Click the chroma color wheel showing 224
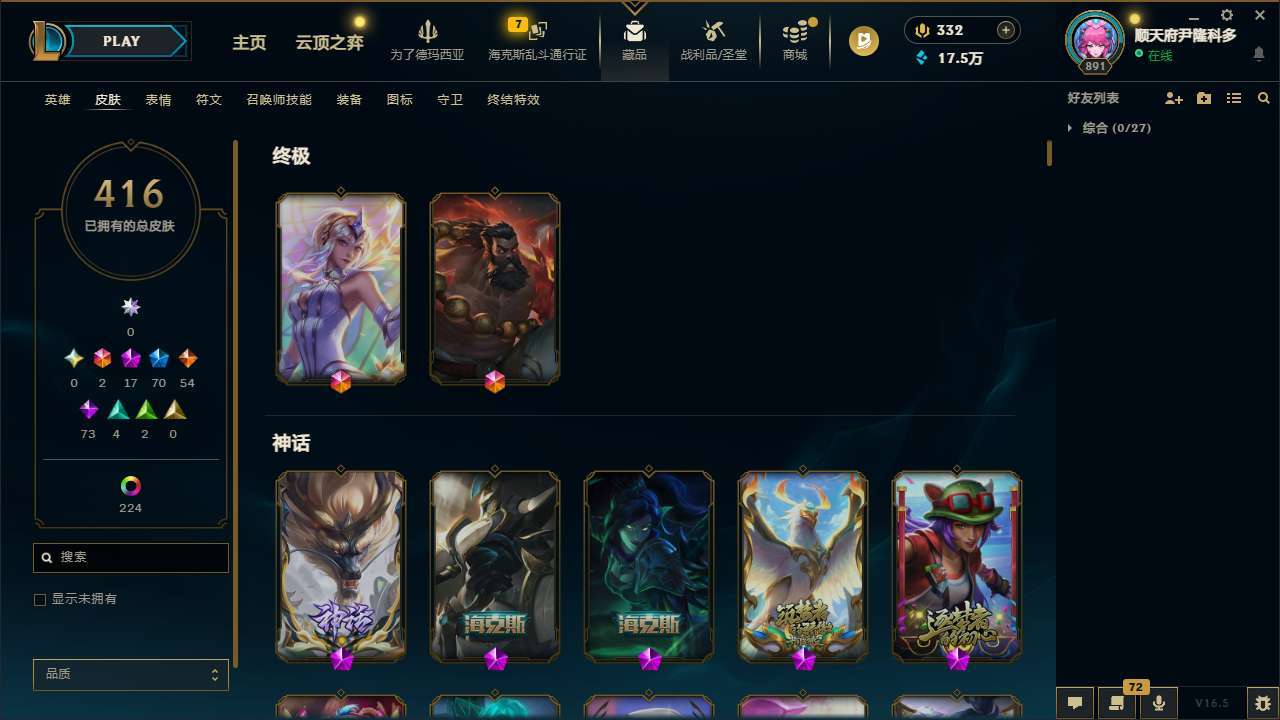This screenshot has height=720, width=1280. pos(130,488)
